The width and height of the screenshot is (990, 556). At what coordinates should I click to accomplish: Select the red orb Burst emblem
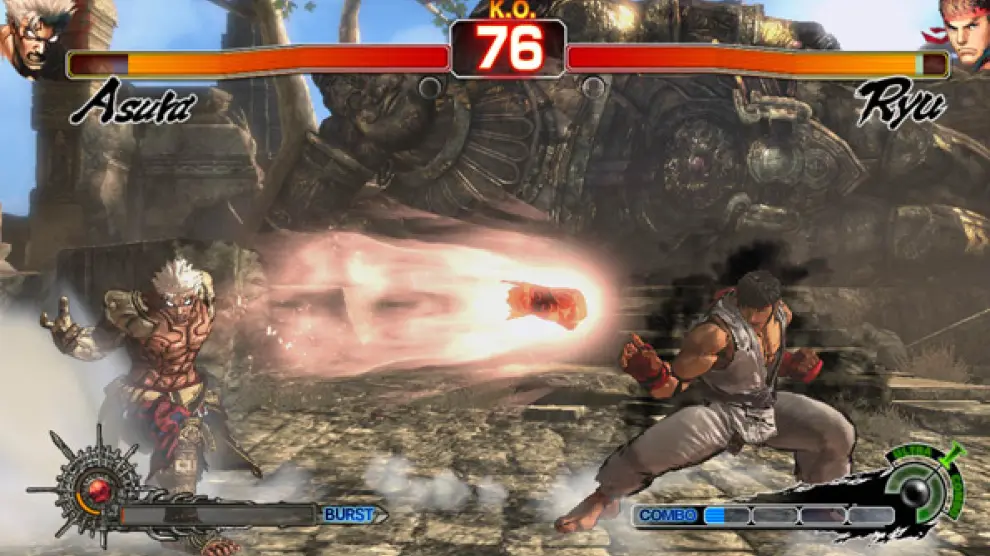coord(96,489)
